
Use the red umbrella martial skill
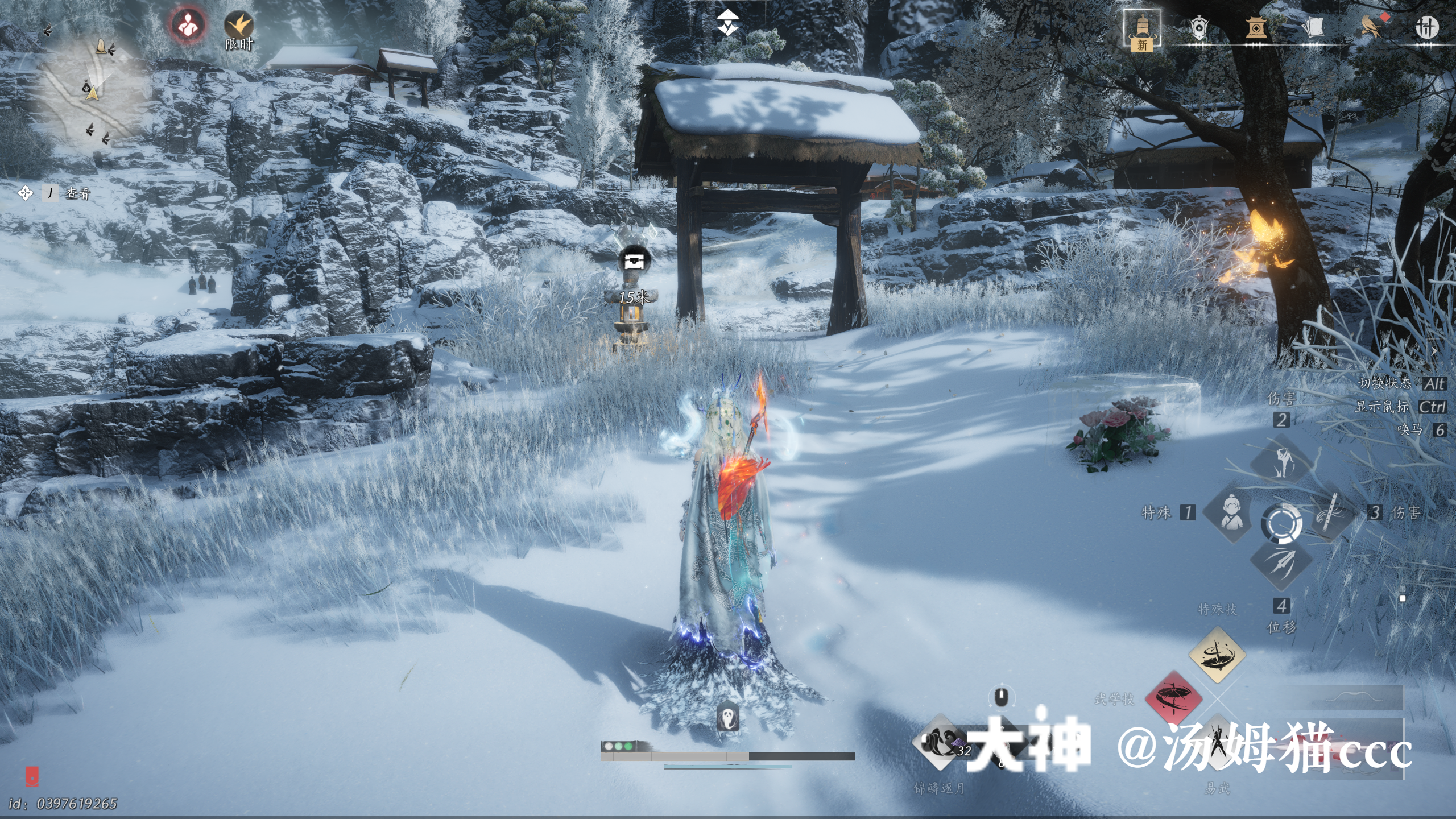pyautogui.click(x=1173, y=698)
